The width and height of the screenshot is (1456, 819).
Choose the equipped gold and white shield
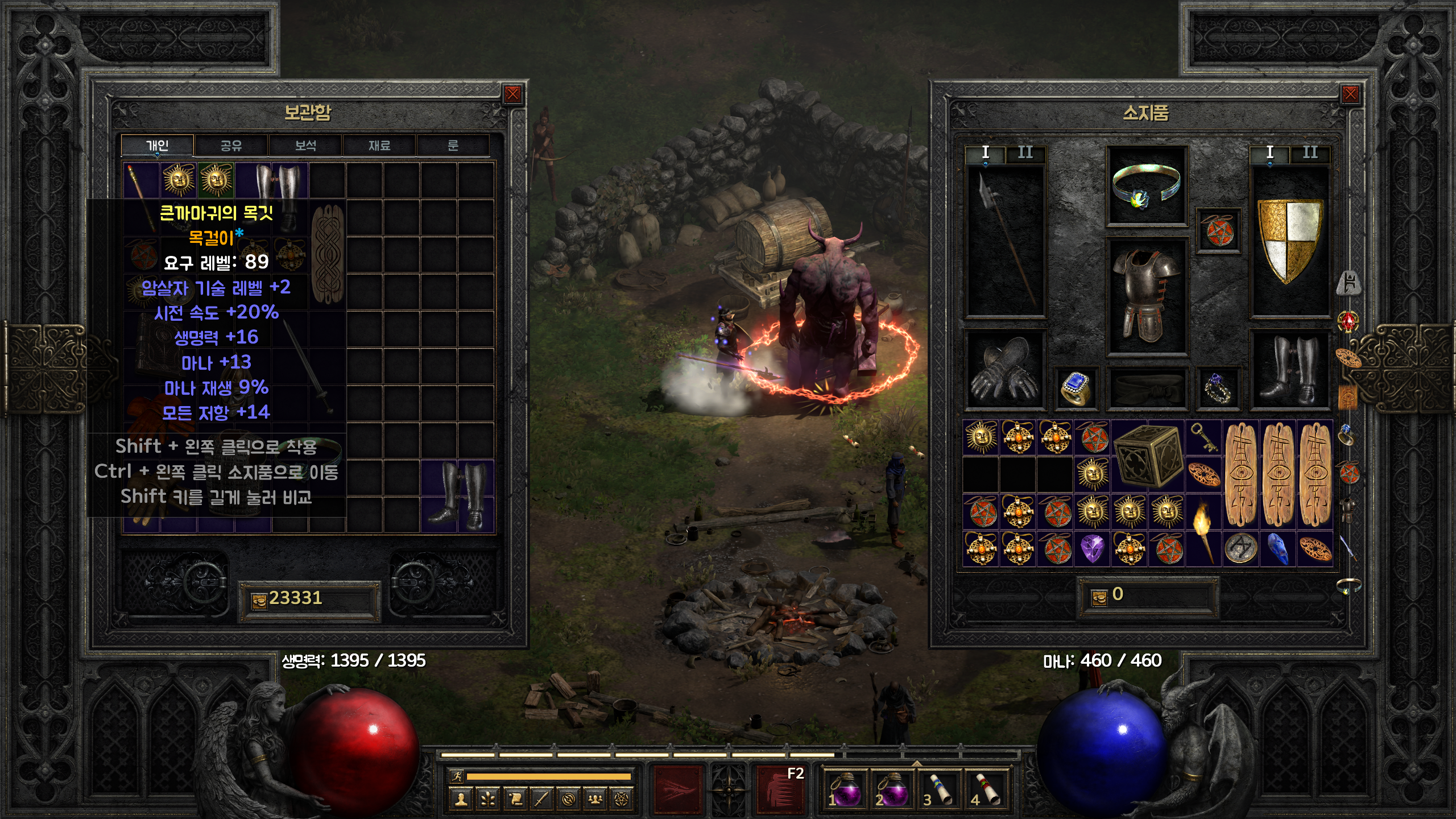1290,240
